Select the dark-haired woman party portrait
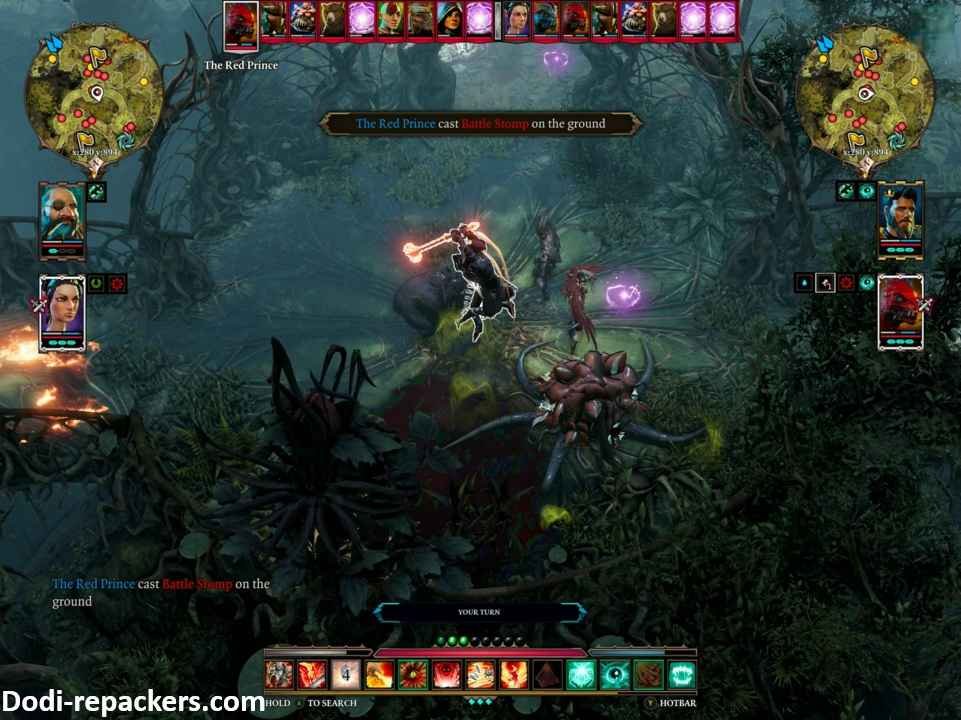The width and height of the screenshot is (961, 720). [61, 312]
